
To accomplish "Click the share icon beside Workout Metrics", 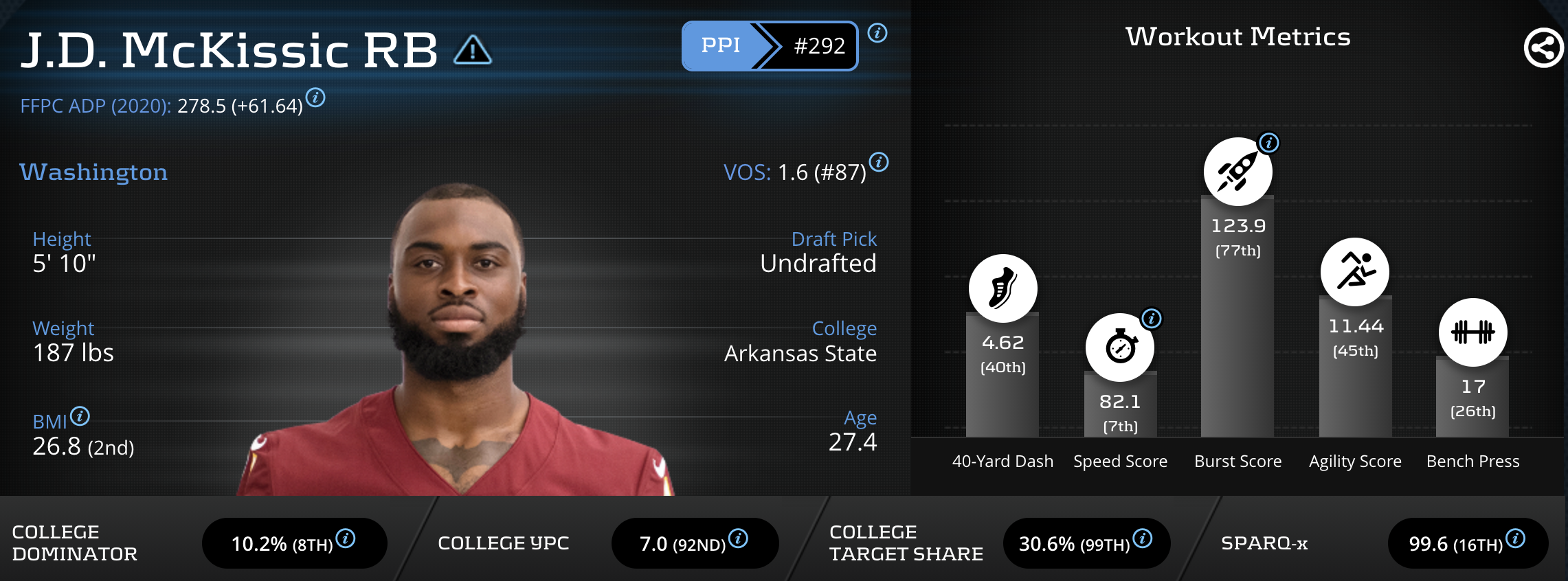I will [1543, 48].
